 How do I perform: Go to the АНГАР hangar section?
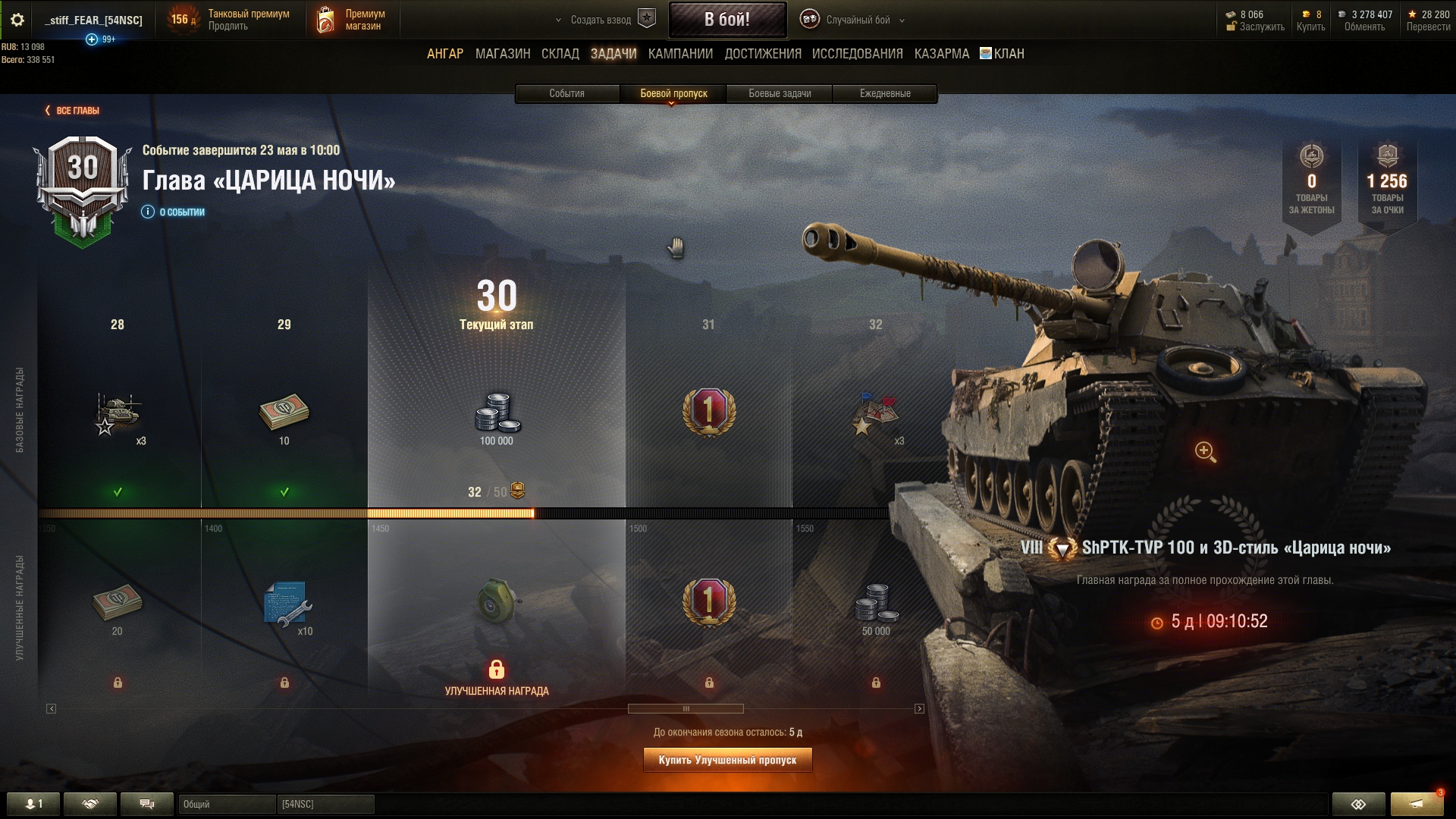click(444, 54)
